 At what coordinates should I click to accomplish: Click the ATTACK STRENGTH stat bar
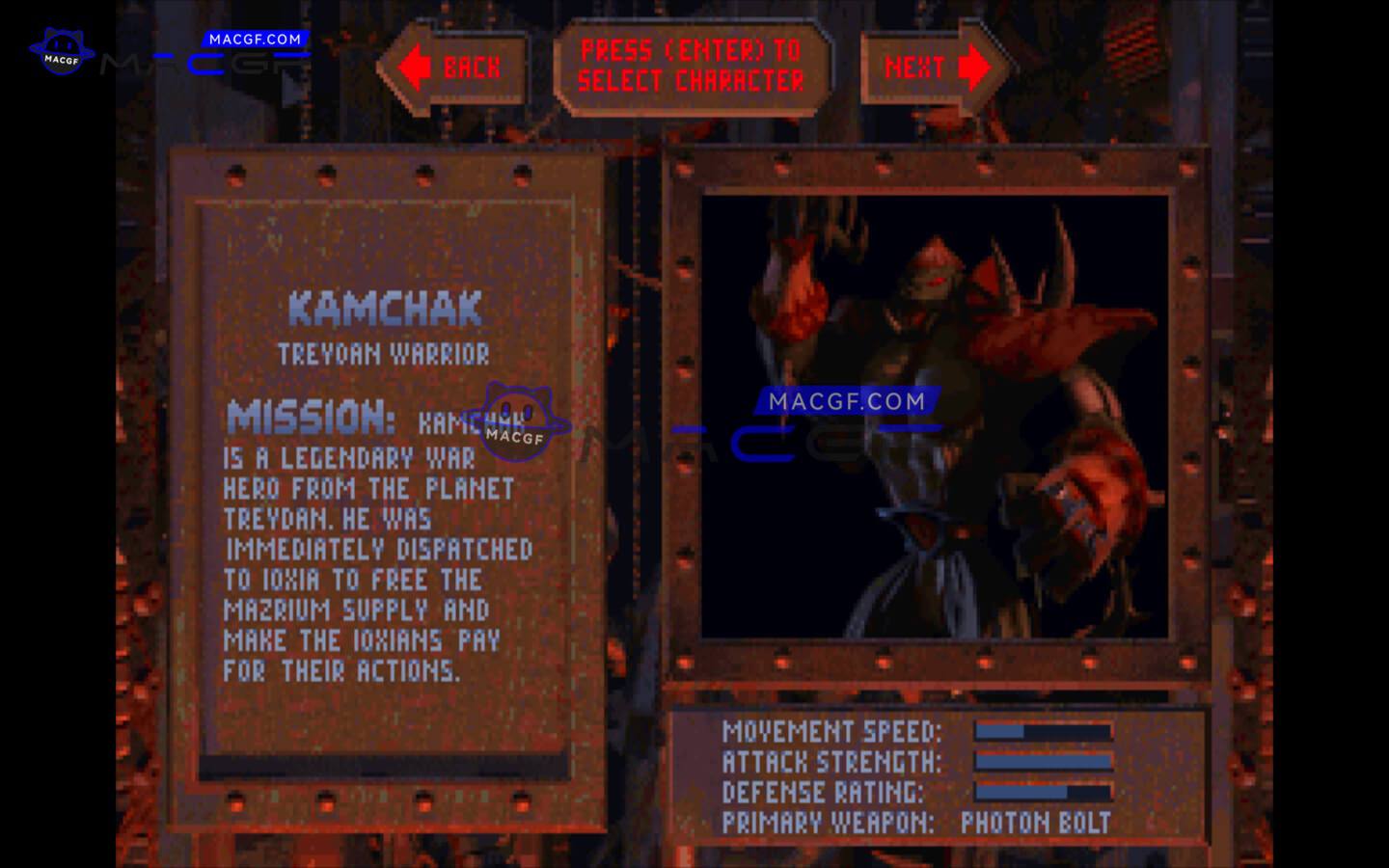click(1042, 762)
